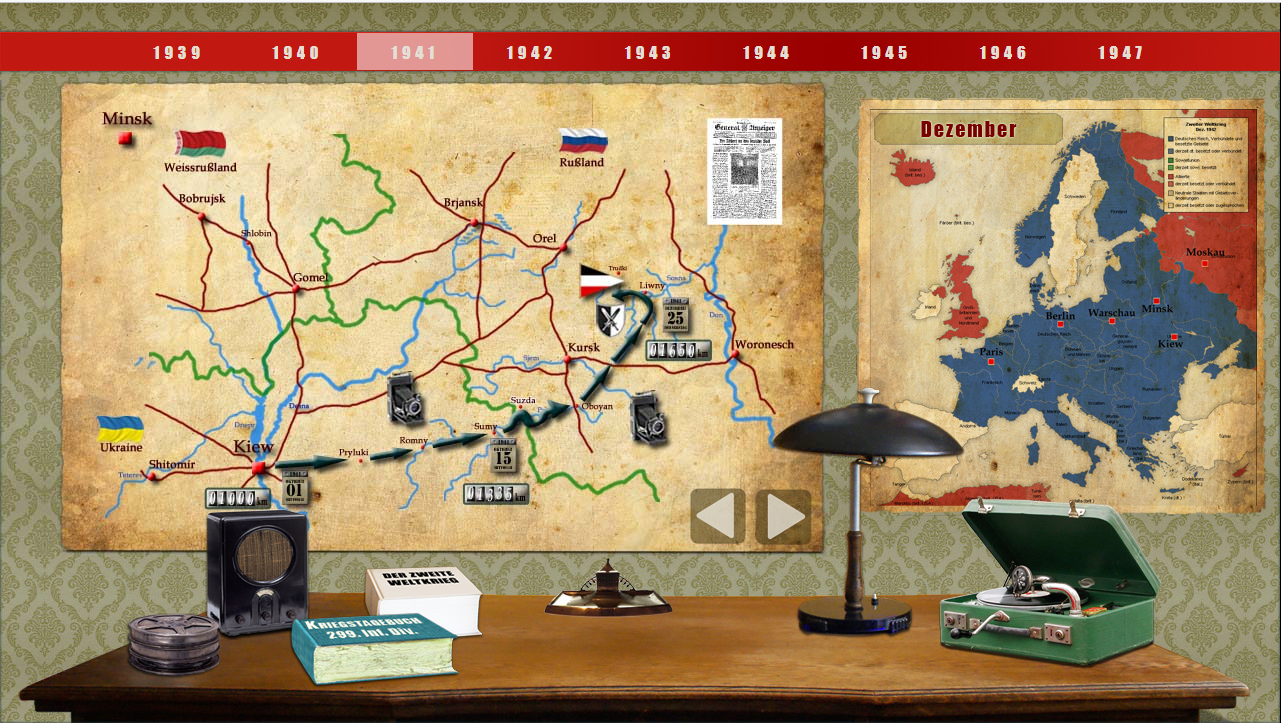Open the 1942 year tab
The width and height of the screenshot is (1281, 723).
click(x=530, y=53)
